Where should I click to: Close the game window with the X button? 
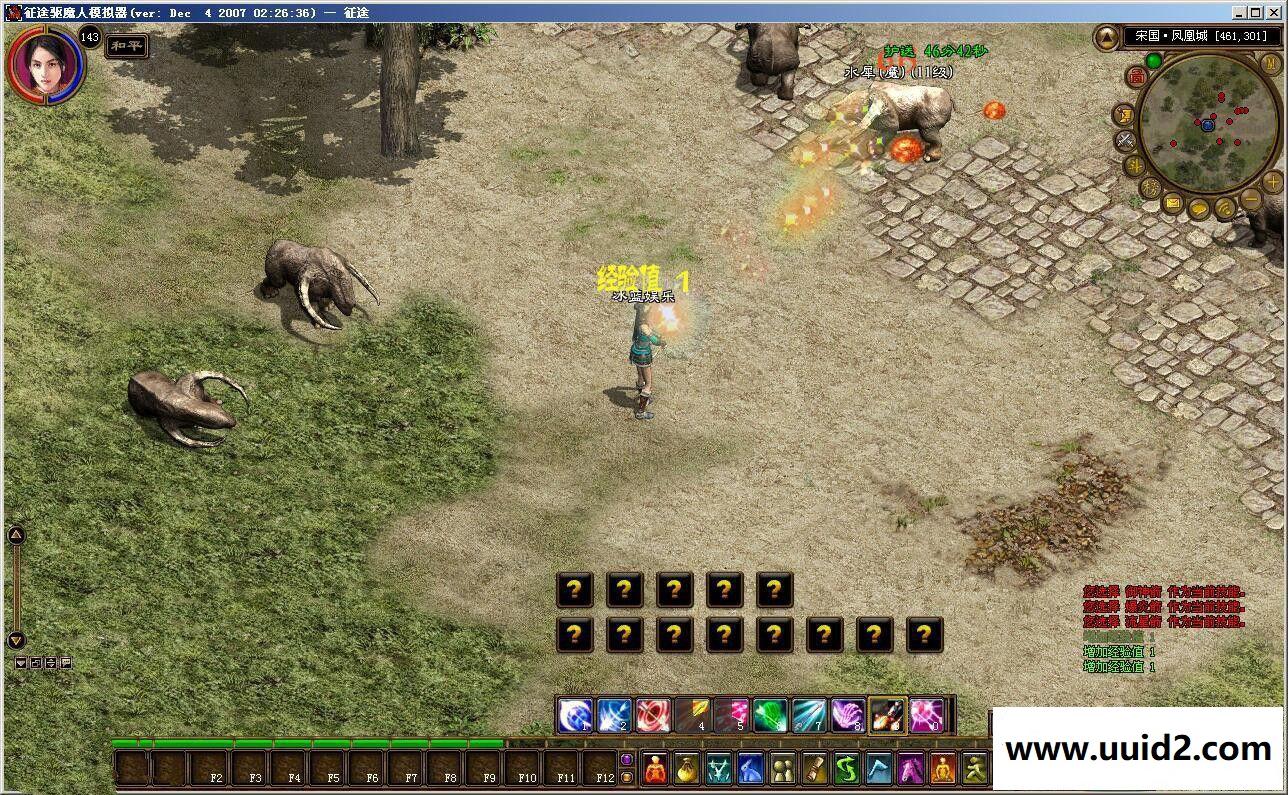pyautogui.click(x=1273, y=12)
